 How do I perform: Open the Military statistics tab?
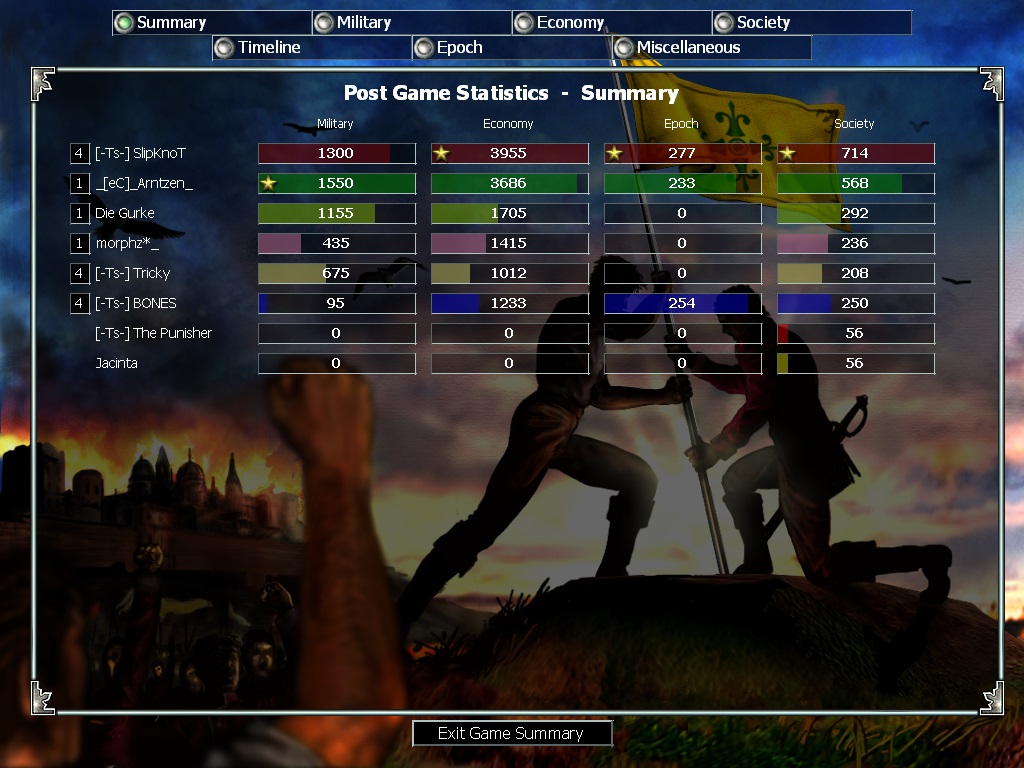[x=411, y=23]
